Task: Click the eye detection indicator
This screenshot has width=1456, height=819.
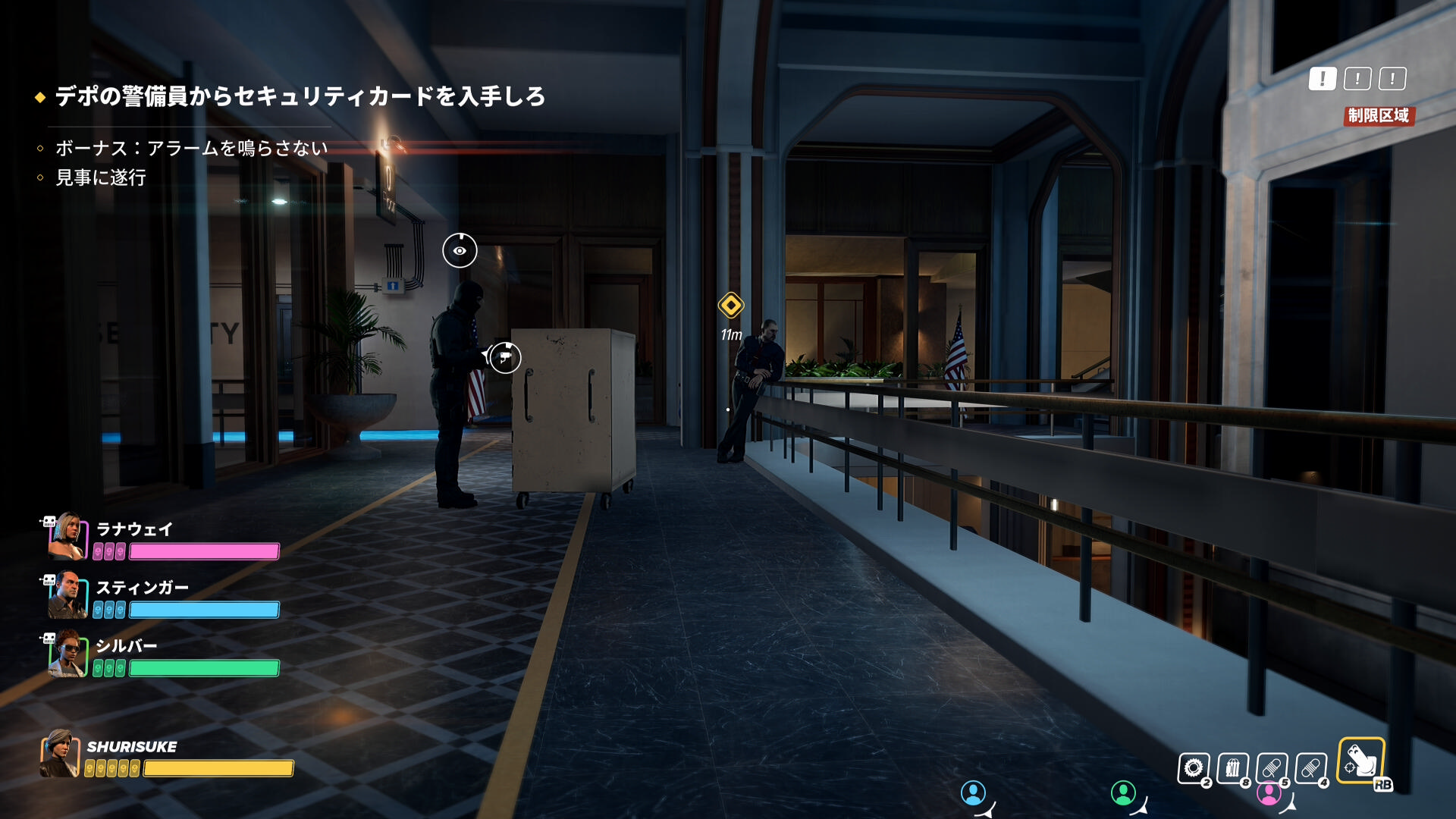Action: [x=460, y=250]
